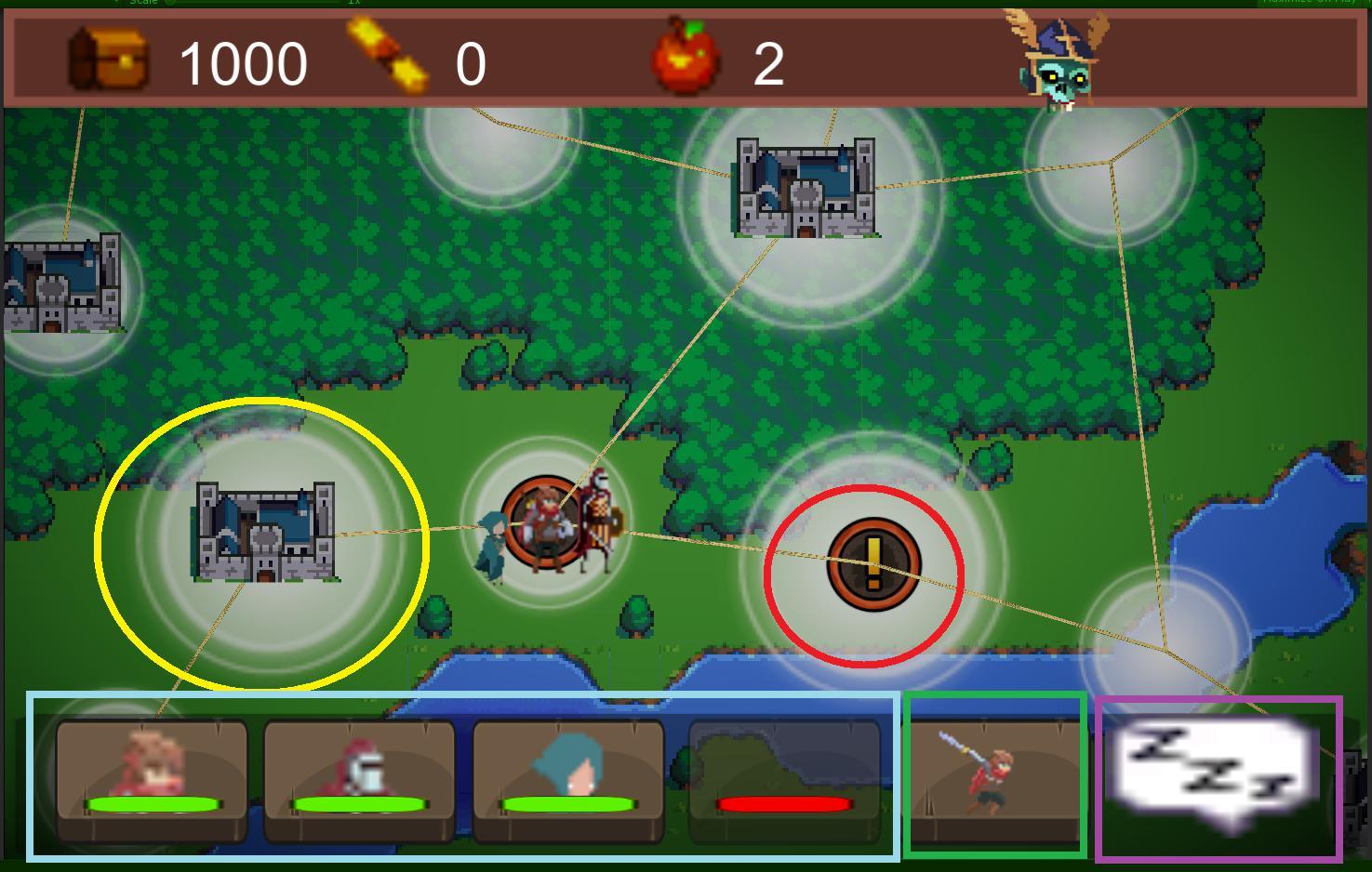Click the castle on the far left edge
The width and height of the screenshot is (1372, 872).
(x=60, y=284)
